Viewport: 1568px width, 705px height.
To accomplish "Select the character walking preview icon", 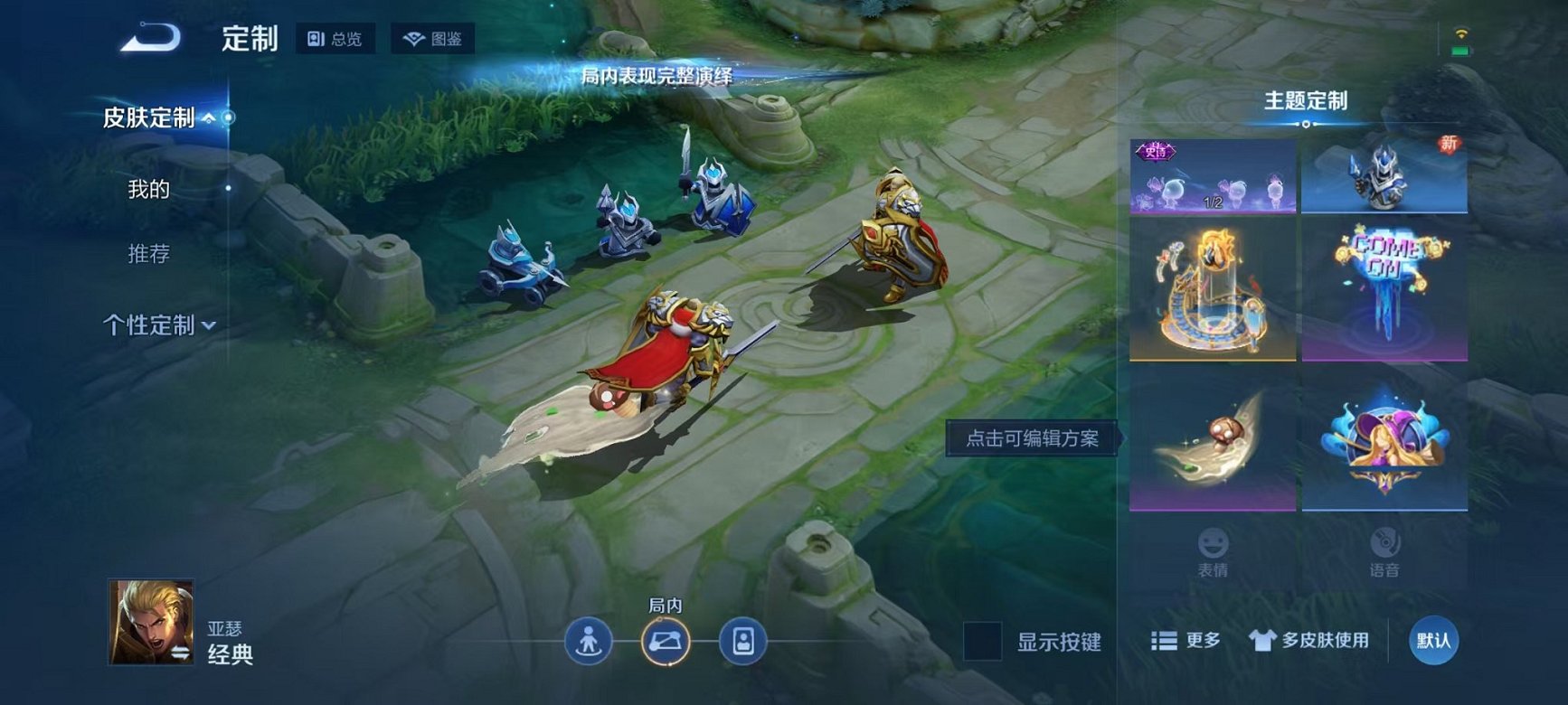I will pyautogui.click(x=587, y=643).
